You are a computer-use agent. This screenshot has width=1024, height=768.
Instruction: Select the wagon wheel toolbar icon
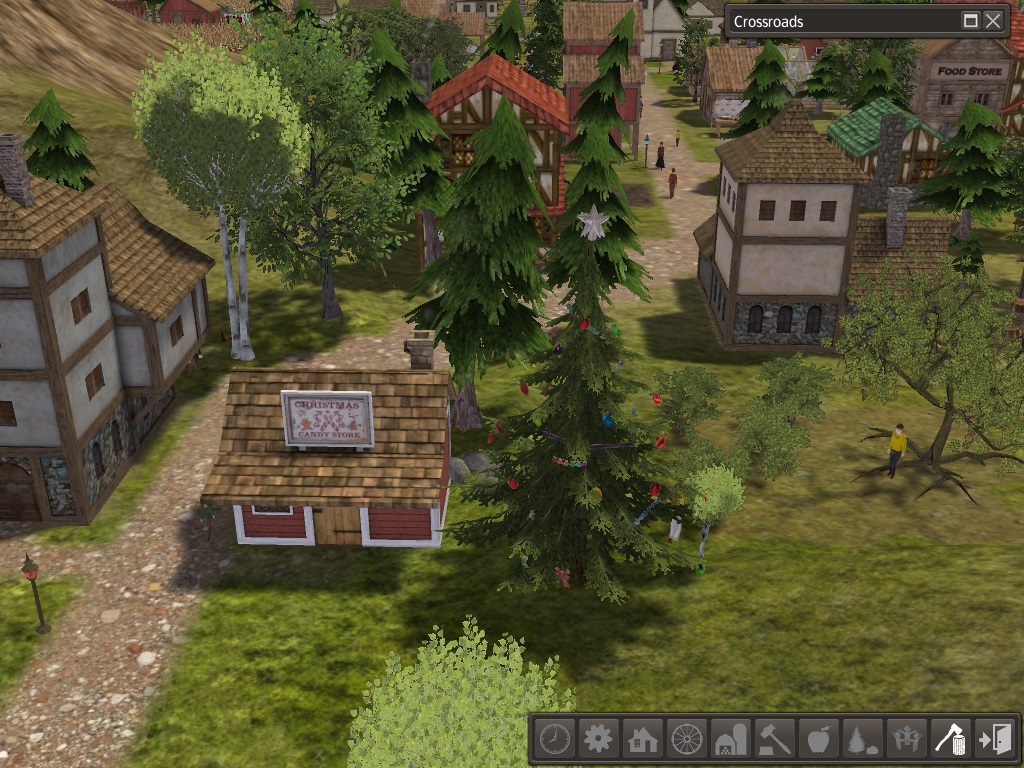(x=687, y=740)
